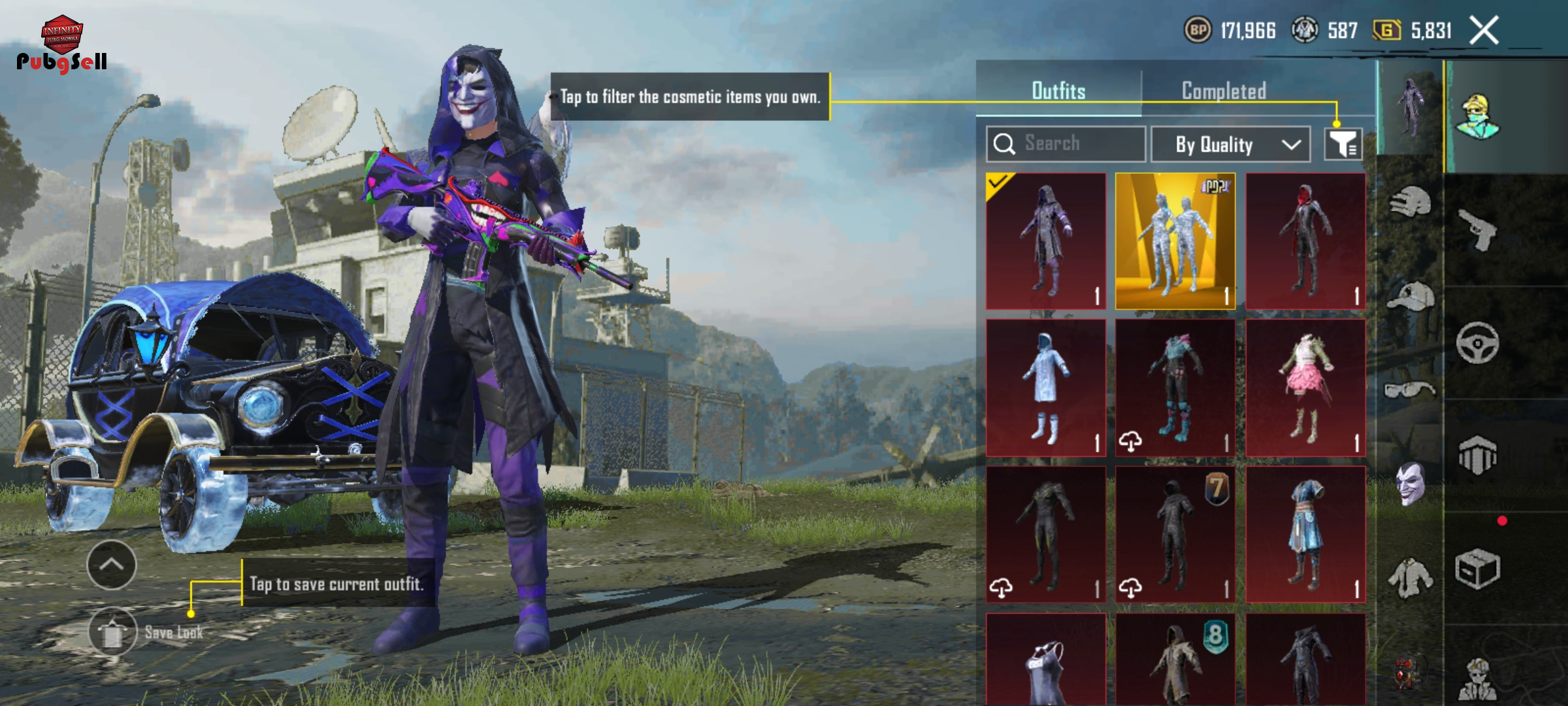This screenshot has height=706, width=1568.
Task: Toggle the owned cosmetics filter icon
Action: (x=1343, y=144)
